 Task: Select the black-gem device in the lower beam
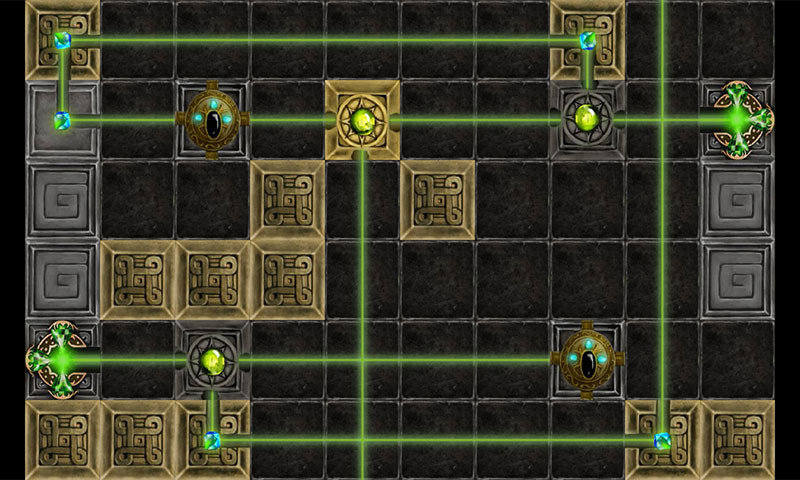(589, 360)
